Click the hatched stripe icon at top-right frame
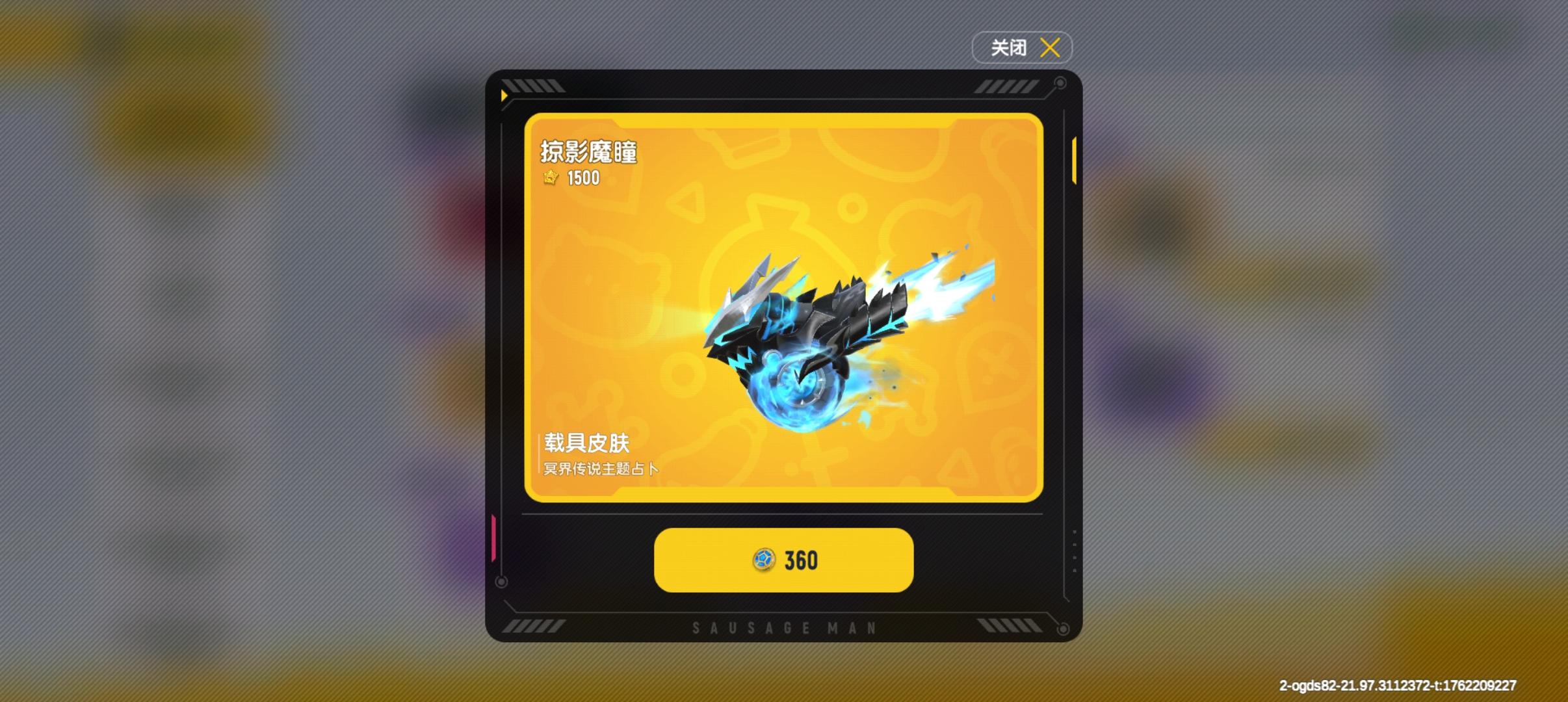 click(1004, 85)
